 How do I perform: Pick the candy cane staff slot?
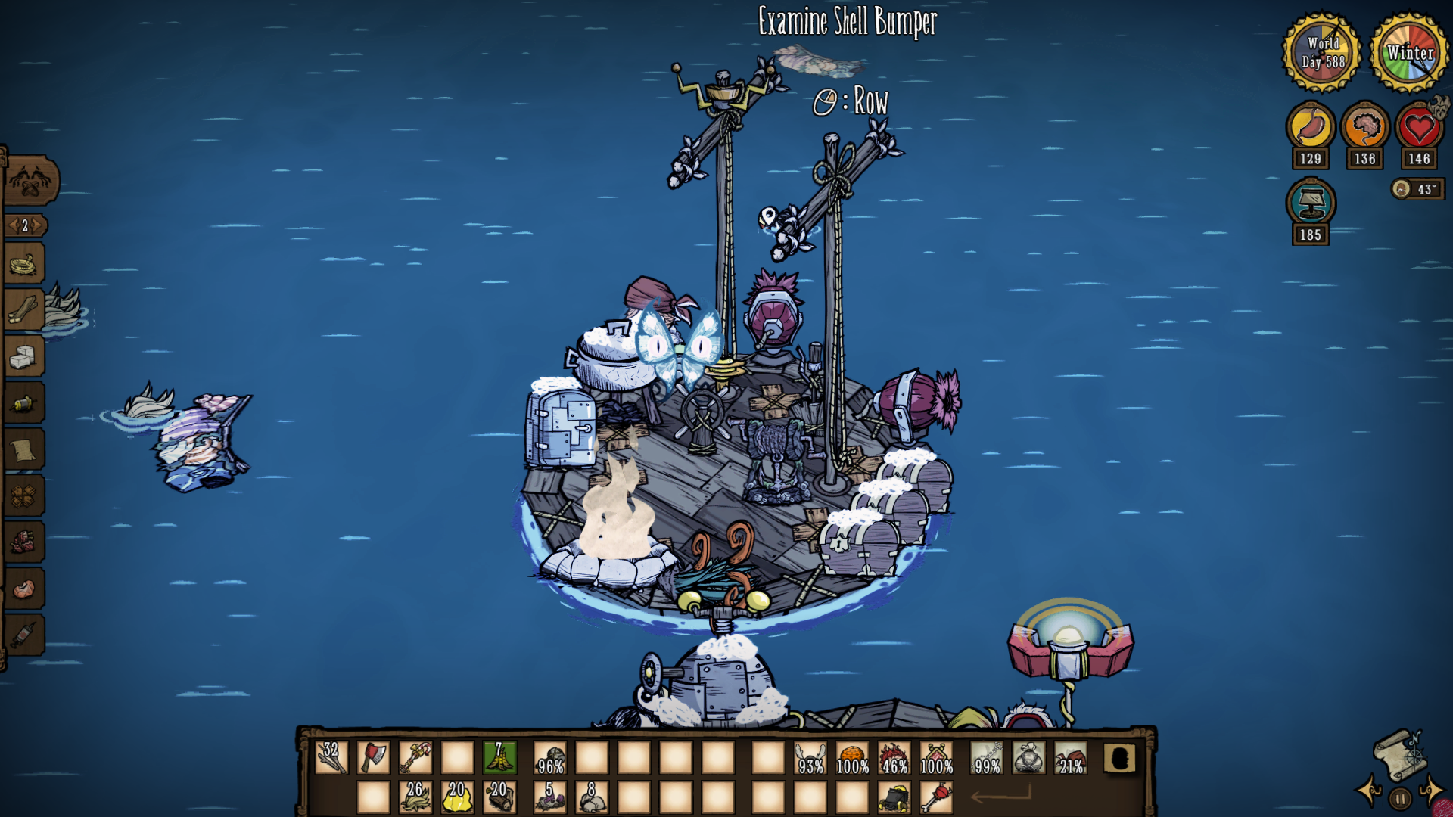point(415,757)
